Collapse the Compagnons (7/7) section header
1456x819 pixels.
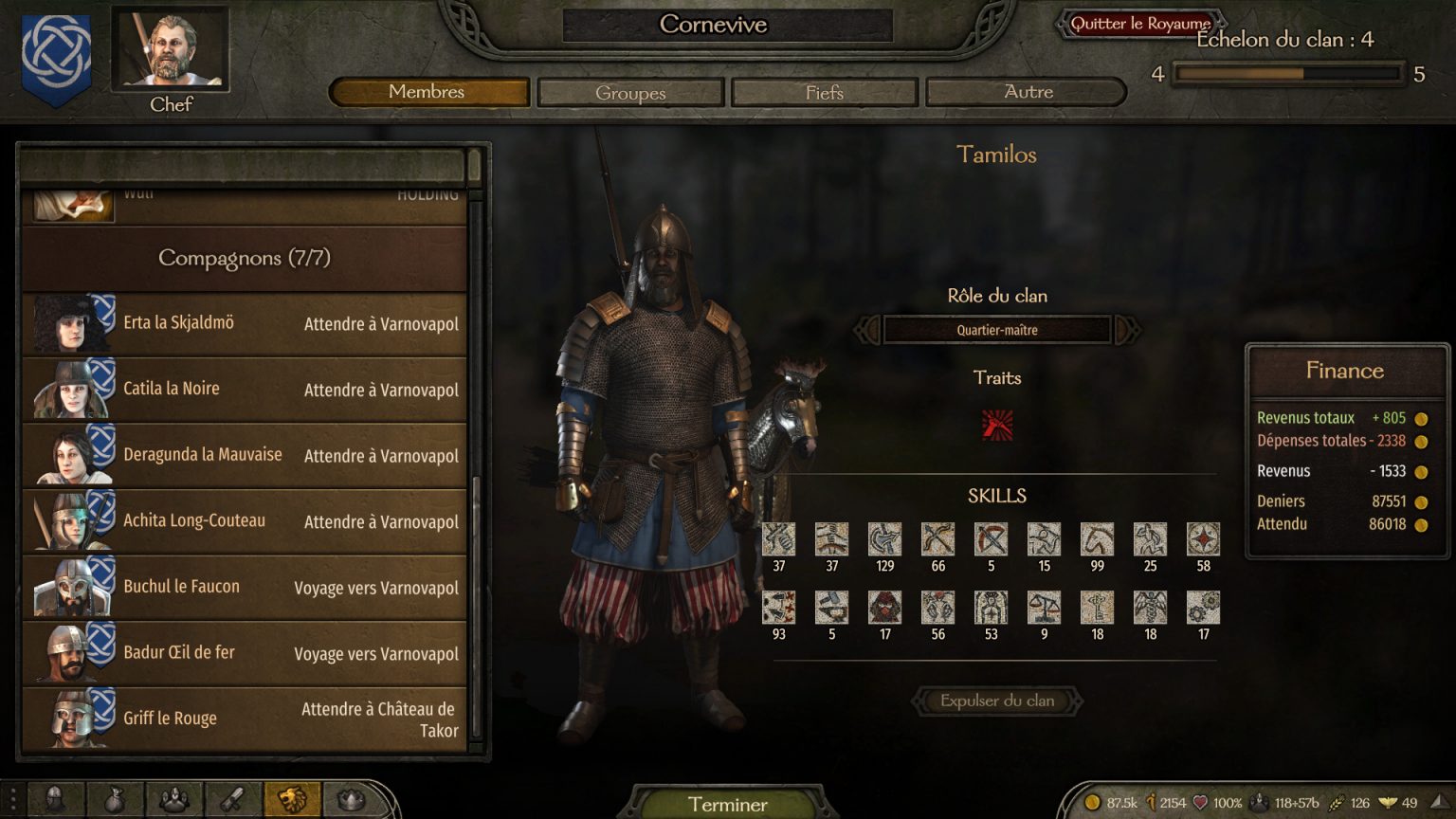tap(245, 258)
